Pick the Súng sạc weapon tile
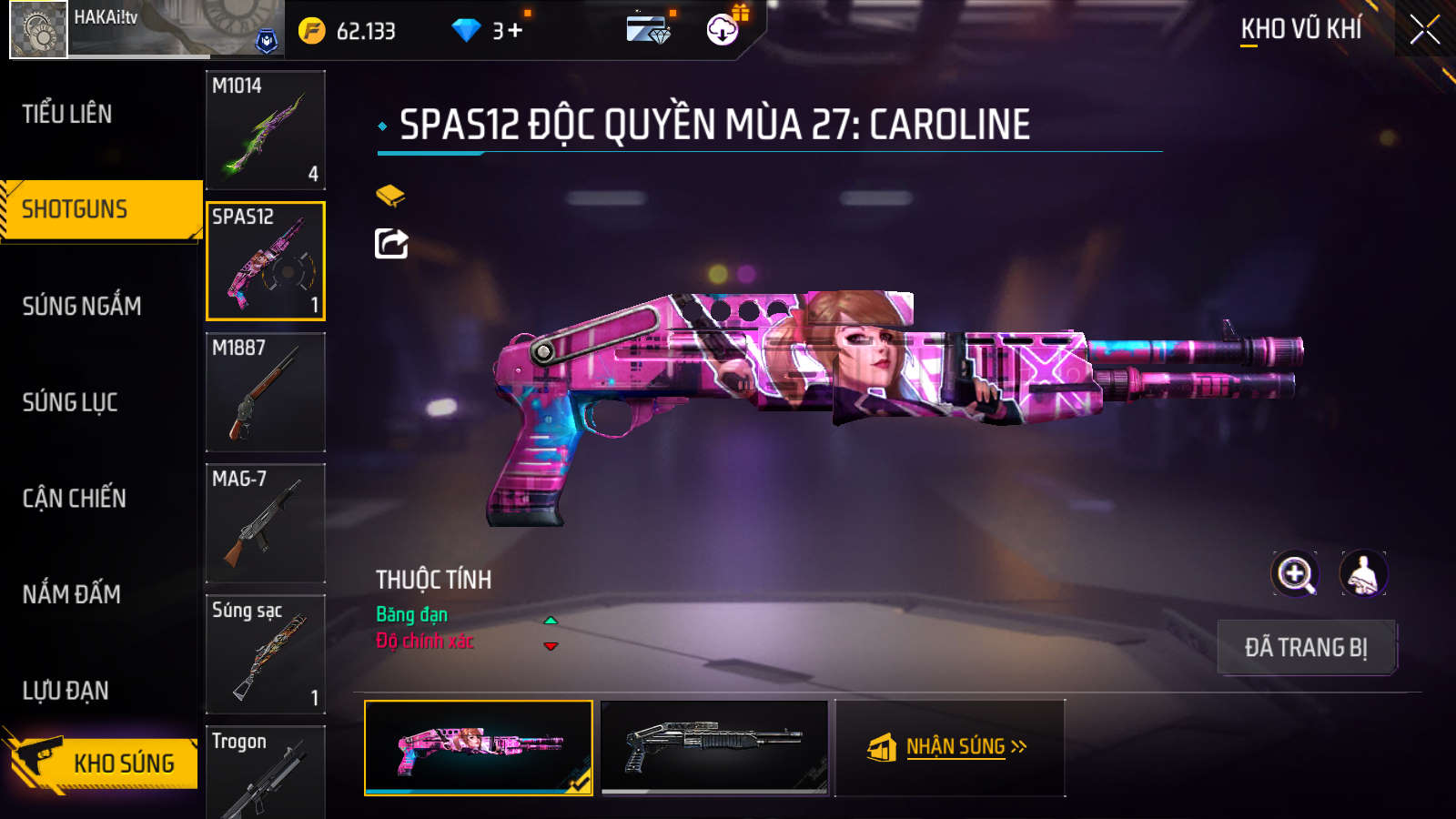 pyautogui.click(x=266, y=654)
